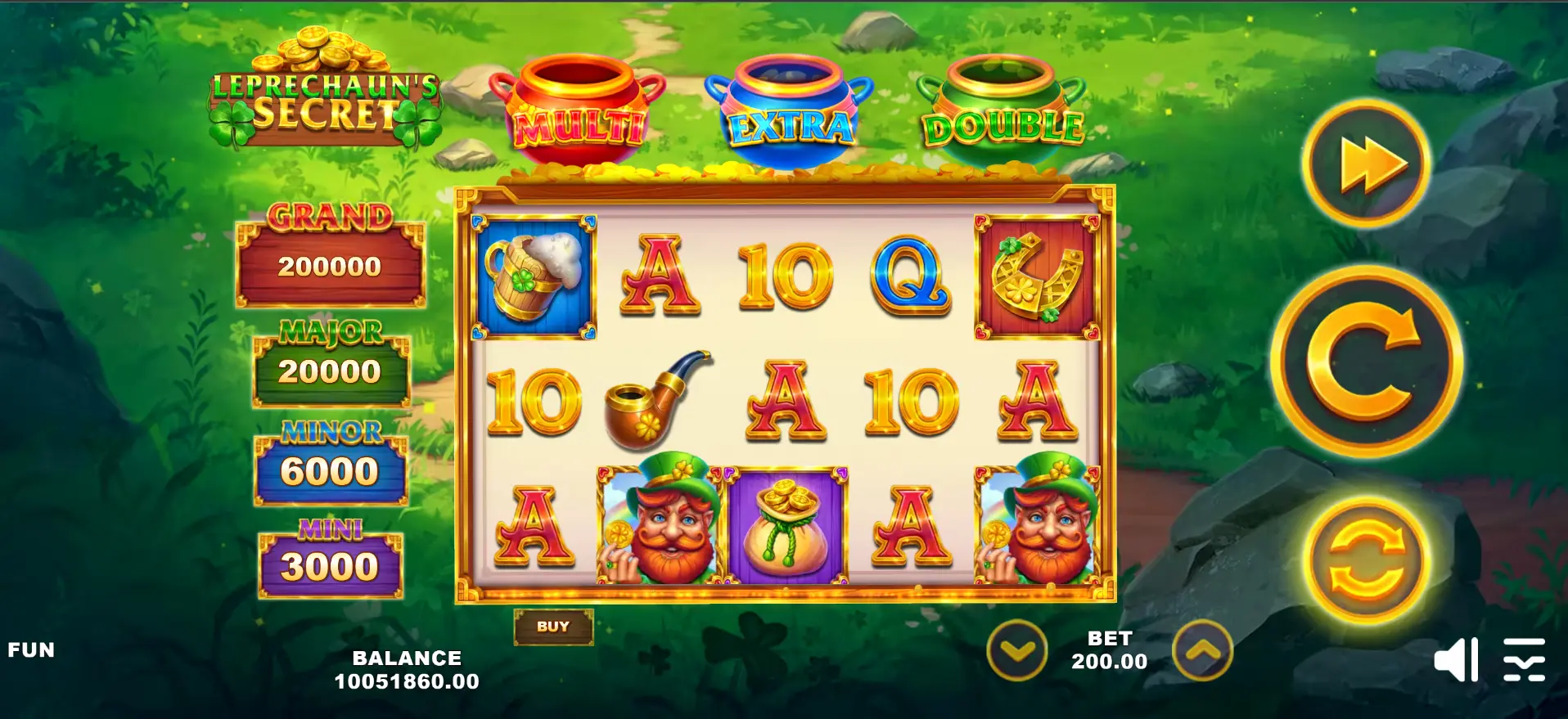Increase the bet with the up arrow
The height and width of the screenshot is (719, 1568).
click(x=1202, y=650)
